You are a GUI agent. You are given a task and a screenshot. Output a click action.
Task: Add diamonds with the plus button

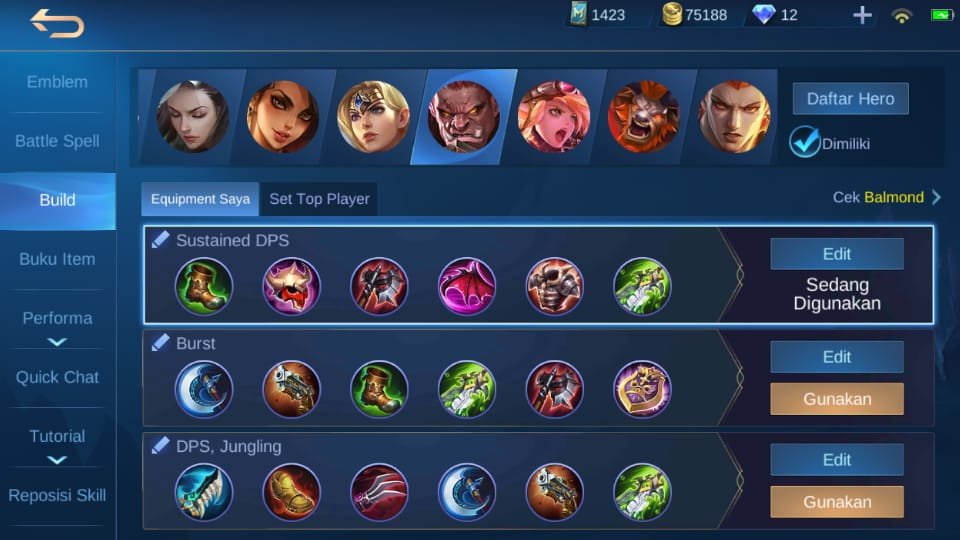pos(862,15)
